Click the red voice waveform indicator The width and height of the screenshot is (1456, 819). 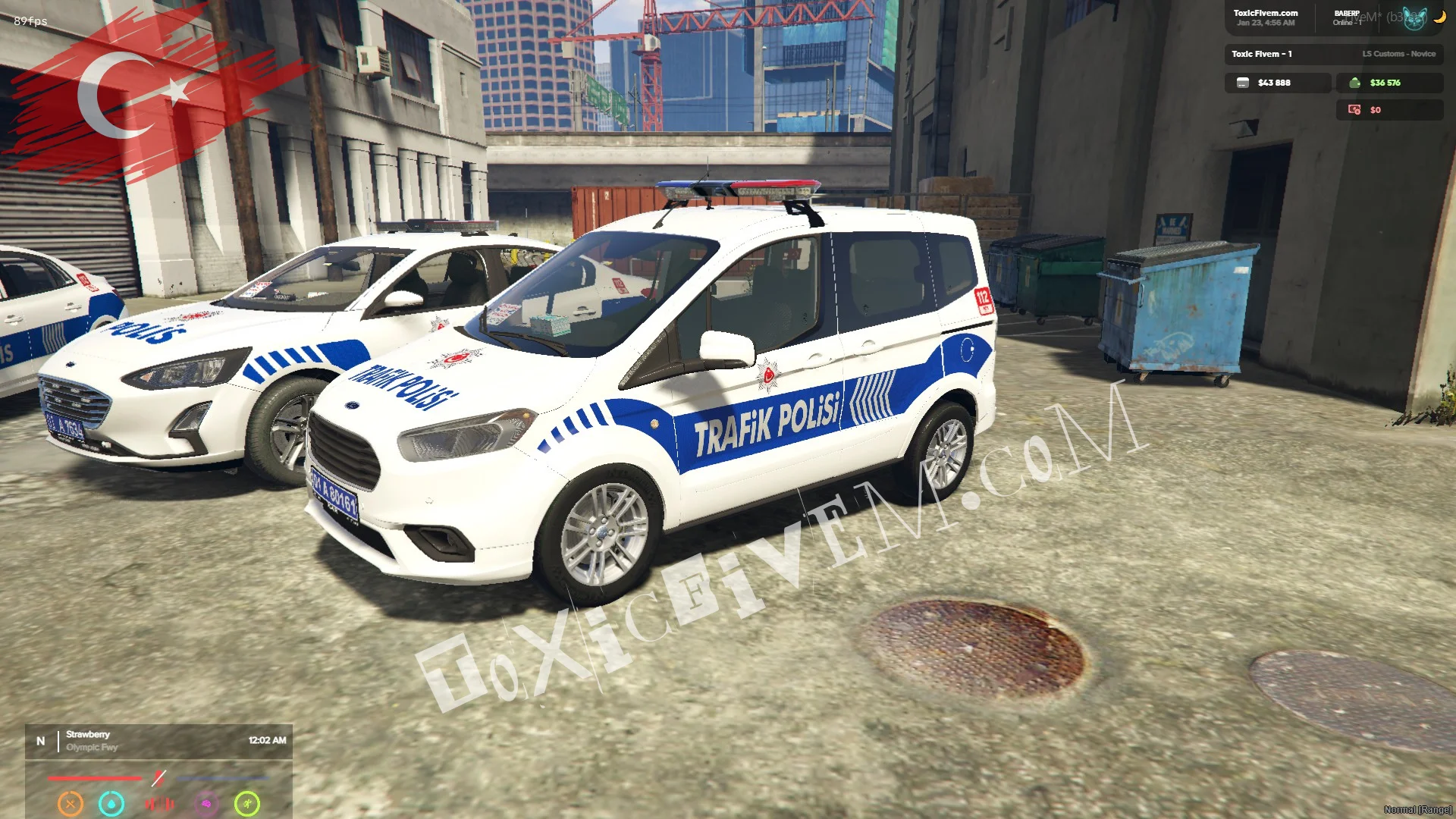[159, 803]
